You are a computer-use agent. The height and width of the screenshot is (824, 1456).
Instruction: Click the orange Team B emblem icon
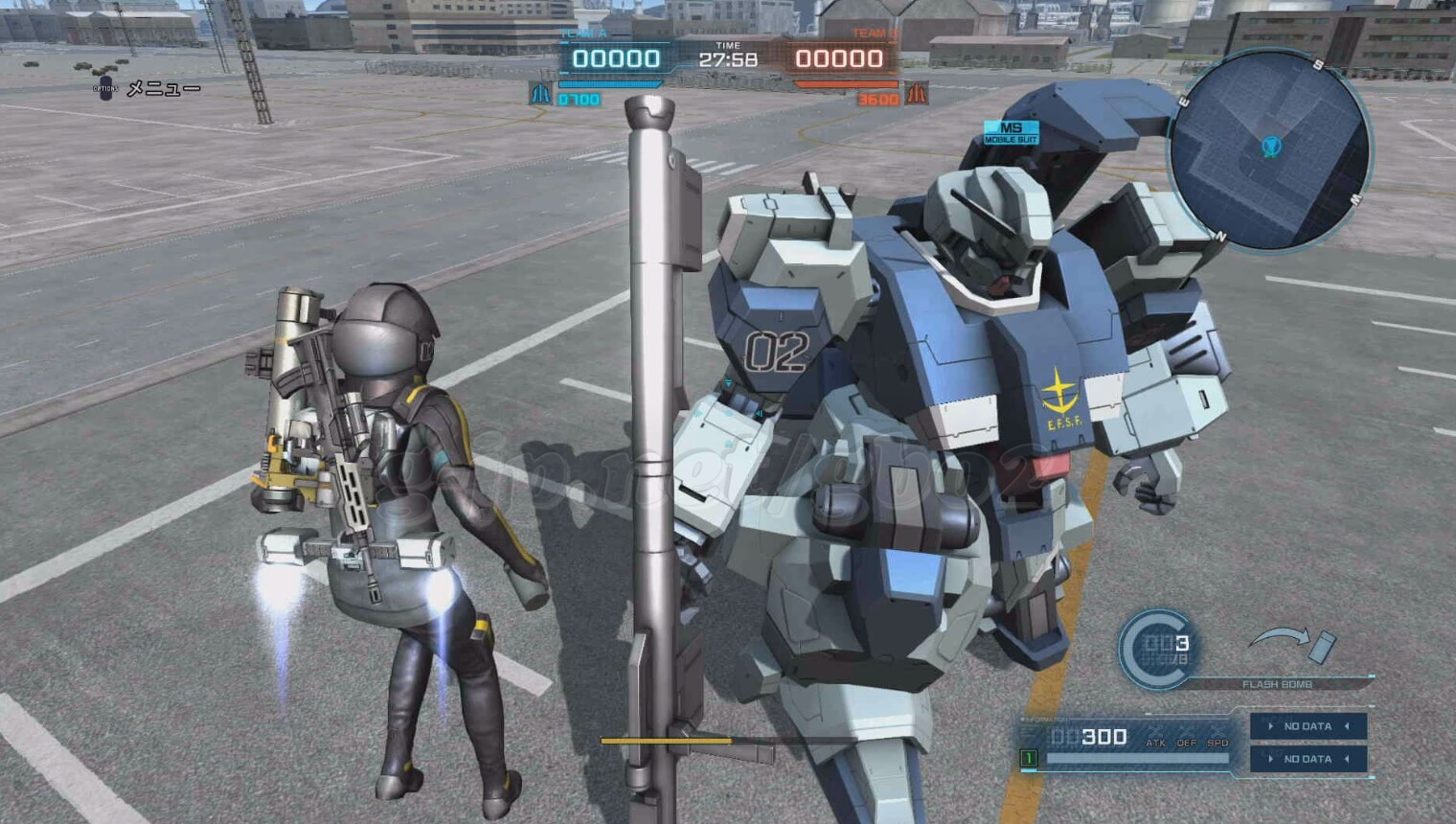click(x=917, y=94)
